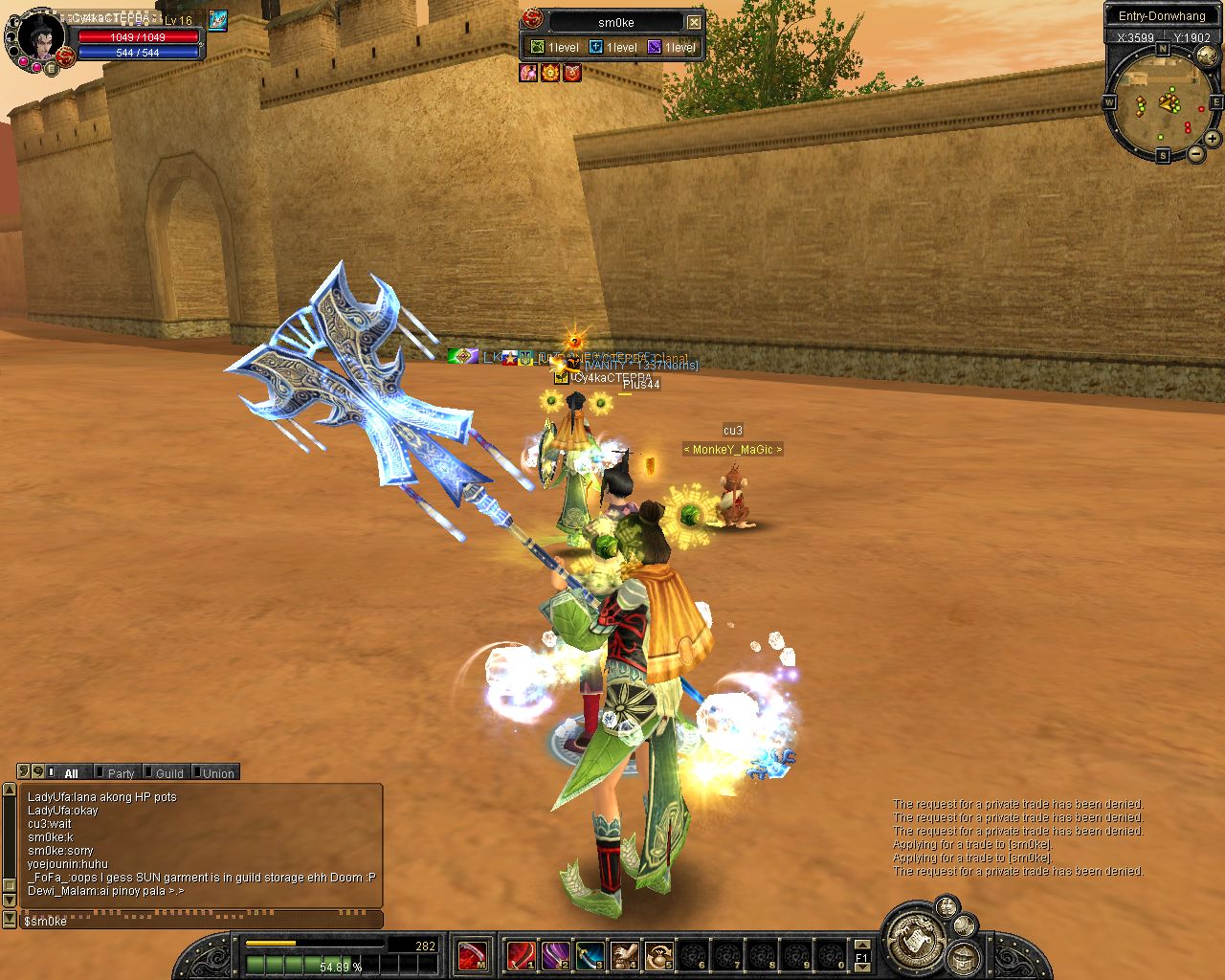Viewport: 1225px width, 980px height.
Task: Use the item in hotbar slot 5
Action: point(658,955)
